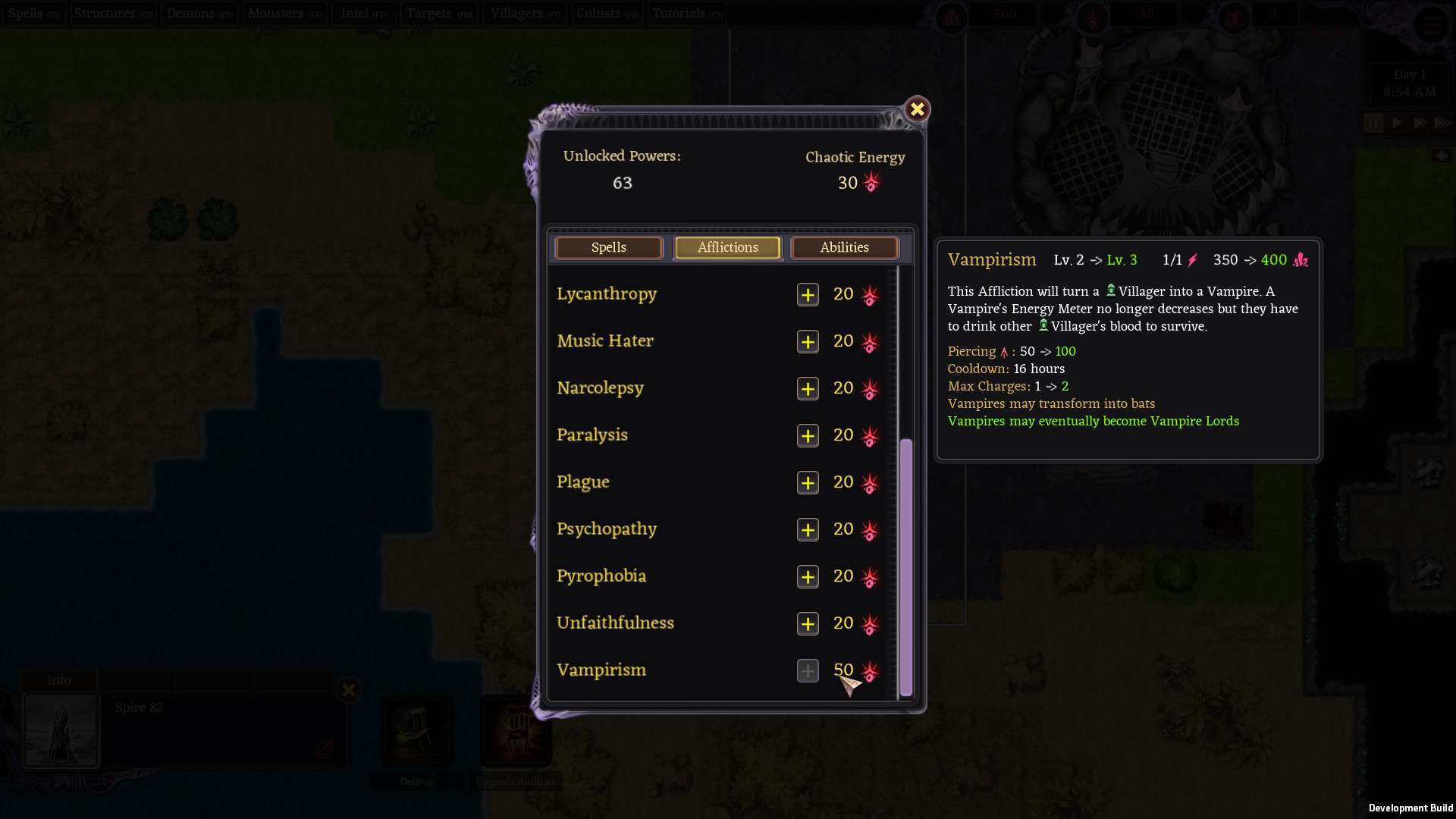Close the Spire info panel
This screenshot has height=819, width=1456.
349,690
